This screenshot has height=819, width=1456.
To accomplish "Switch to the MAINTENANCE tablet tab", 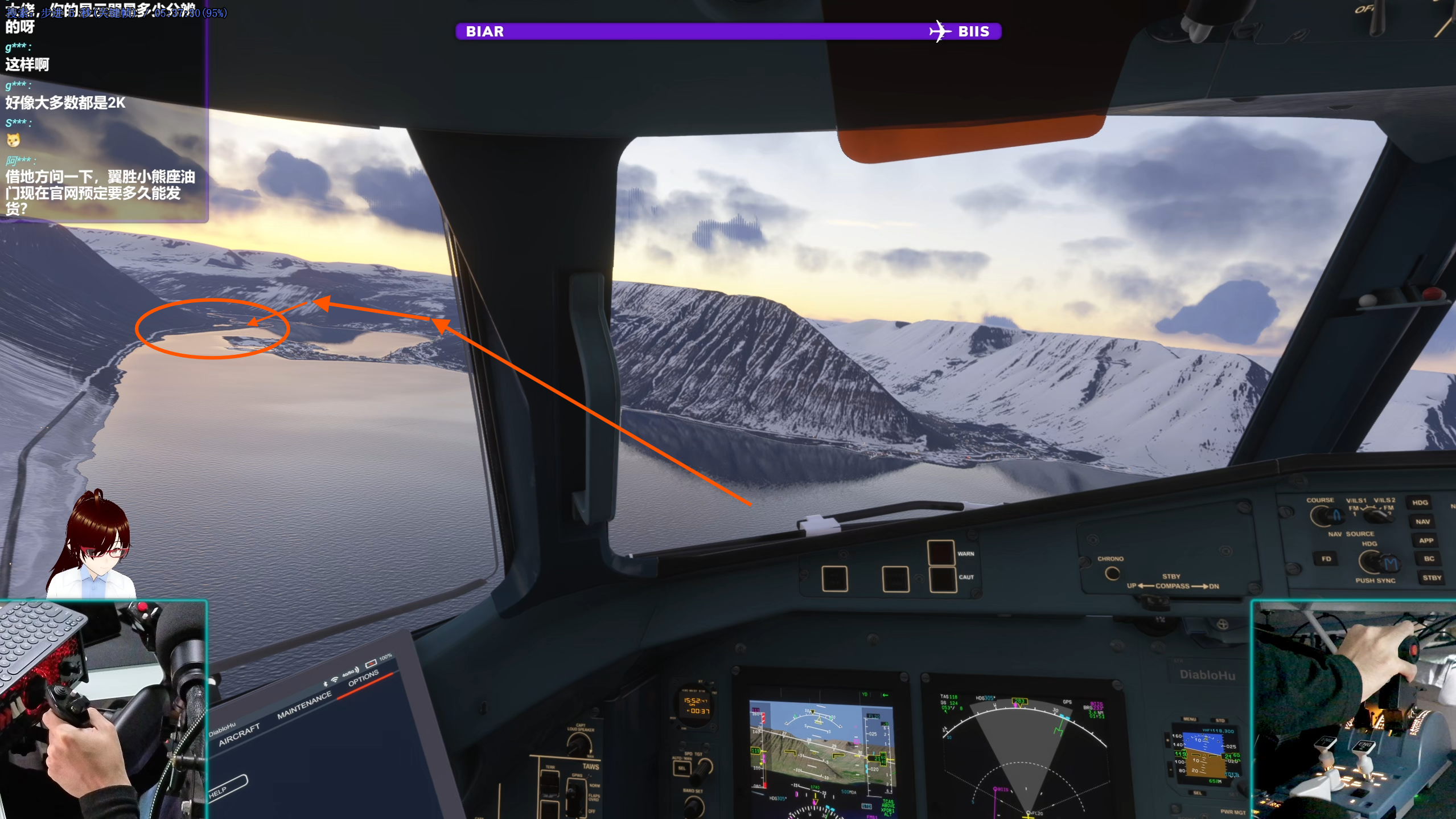I will click(304, 705).
